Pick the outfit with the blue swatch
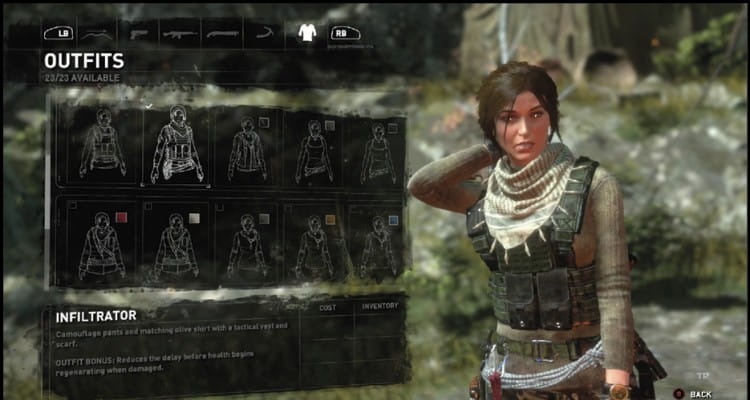Viewport: 750px width, 400px height. coord(378,243)
